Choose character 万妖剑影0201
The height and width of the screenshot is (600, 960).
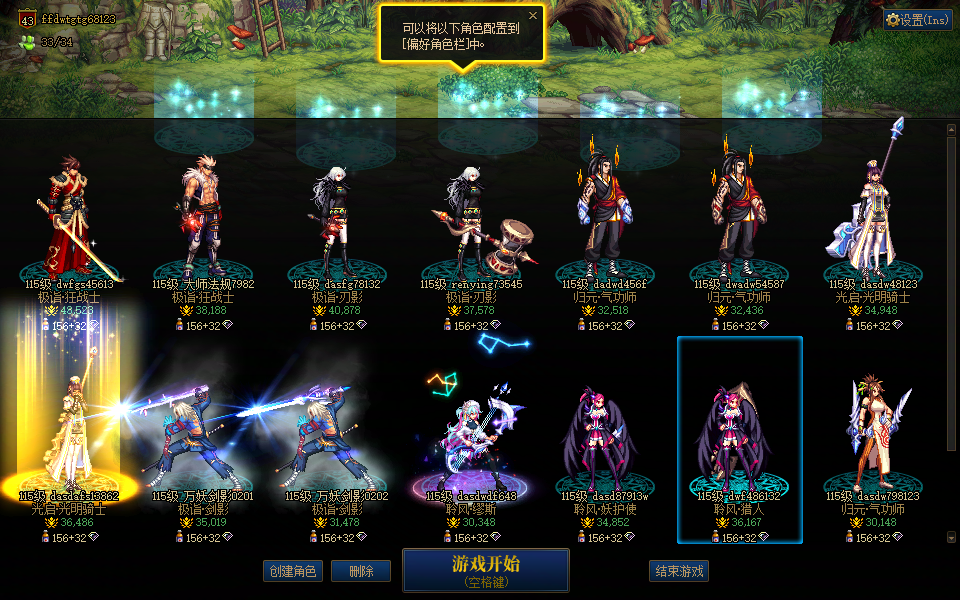click(204, 440)
